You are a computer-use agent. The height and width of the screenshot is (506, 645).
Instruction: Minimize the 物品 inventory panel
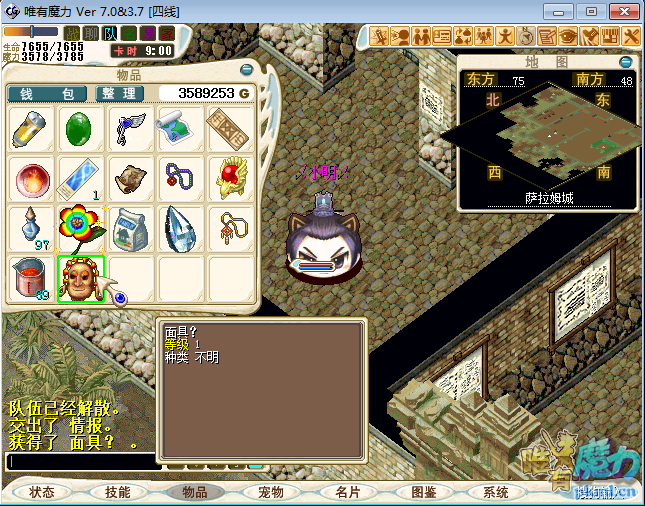tap(246, 70)
